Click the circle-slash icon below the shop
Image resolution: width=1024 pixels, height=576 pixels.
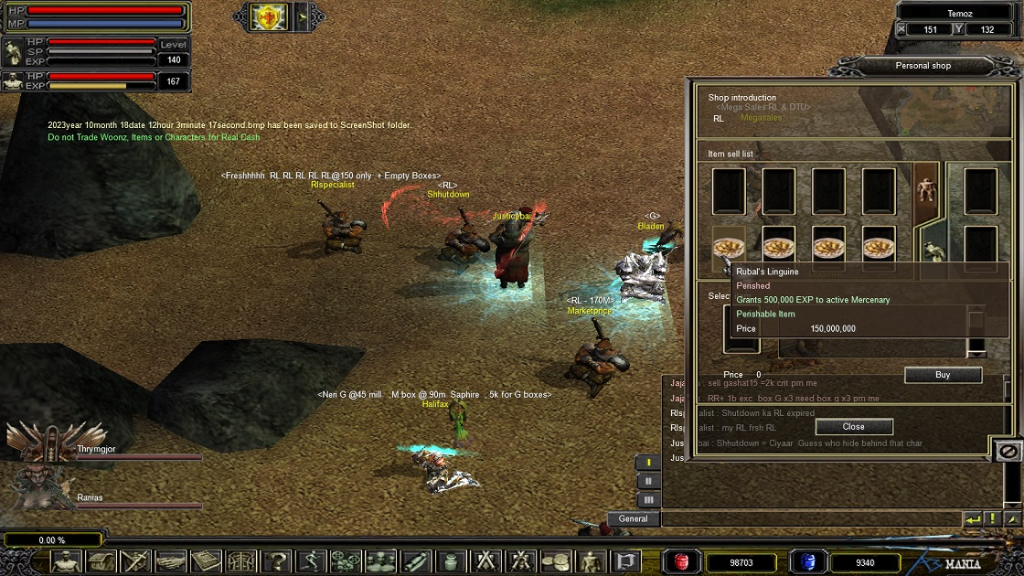click(1008, 452)
